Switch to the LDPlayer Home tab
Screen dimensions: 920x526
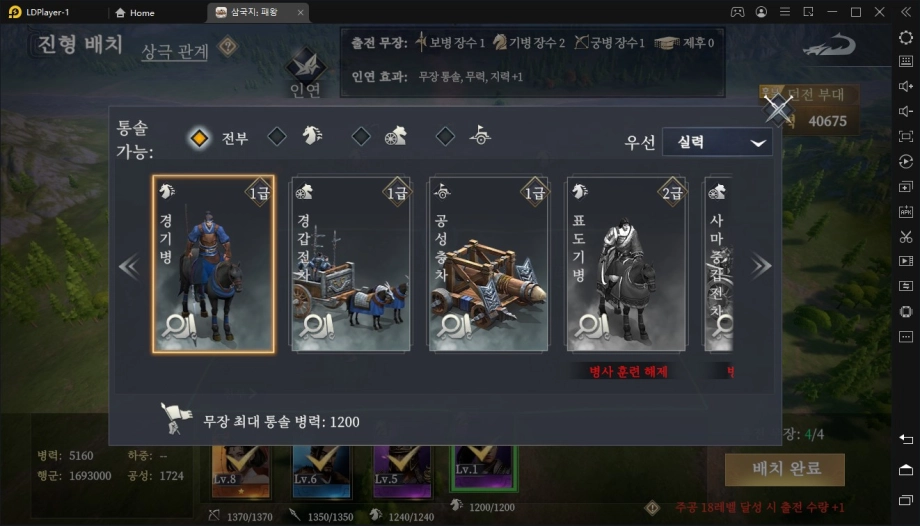(x=135, y=13)
